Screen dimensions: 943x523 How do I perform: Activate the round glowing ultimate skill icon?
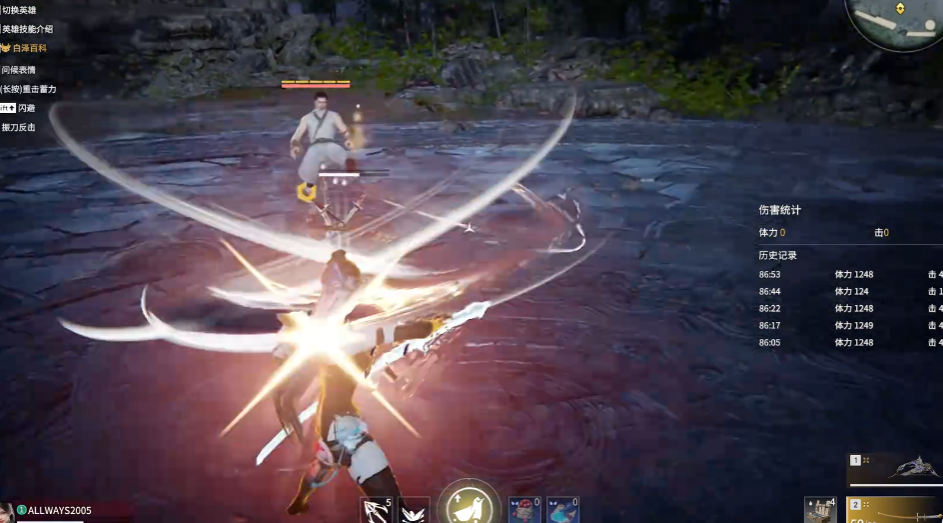469,505
